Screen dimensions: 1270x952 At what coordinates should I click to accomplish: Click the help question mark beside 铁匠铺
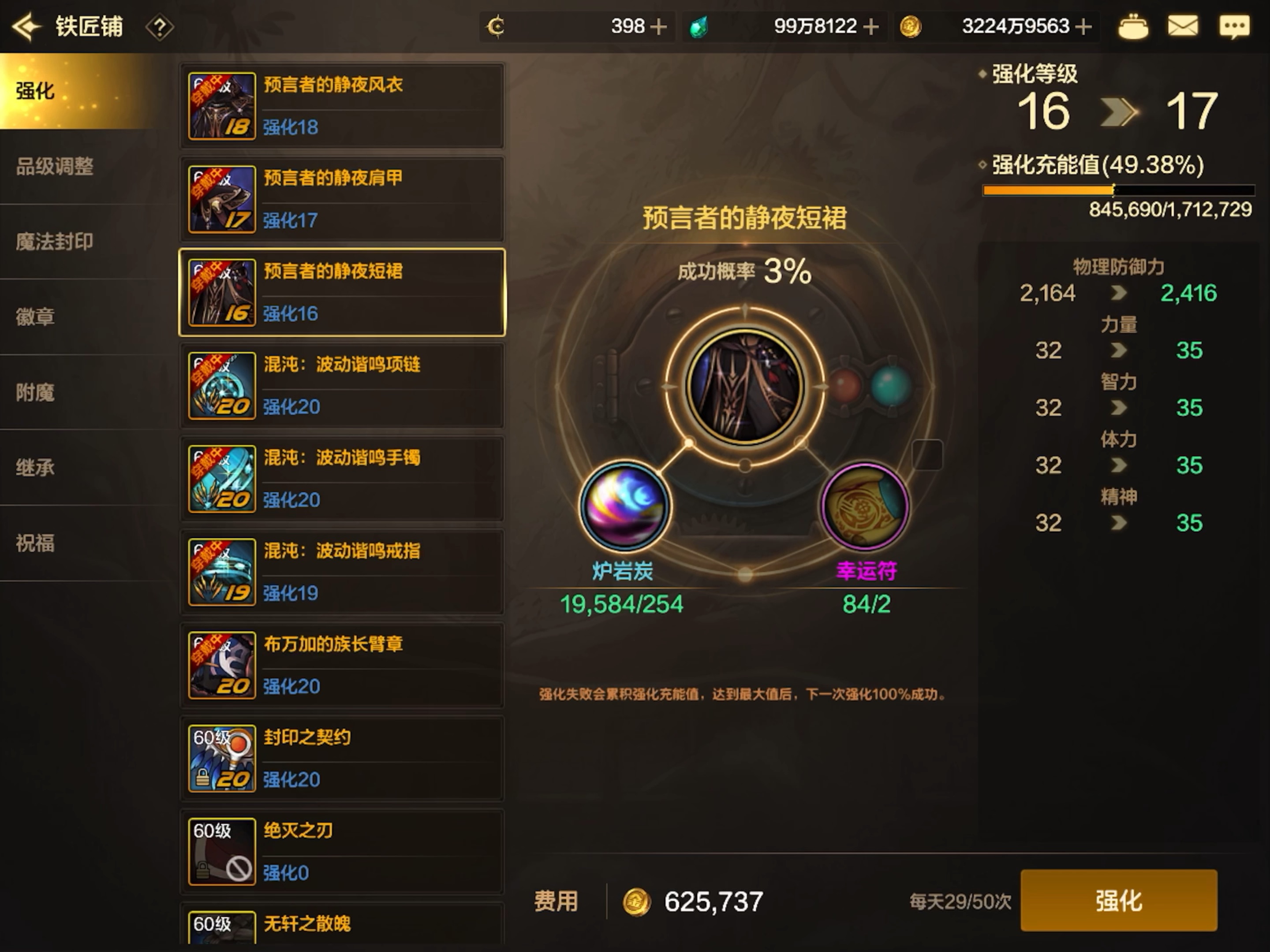point(159,27)
